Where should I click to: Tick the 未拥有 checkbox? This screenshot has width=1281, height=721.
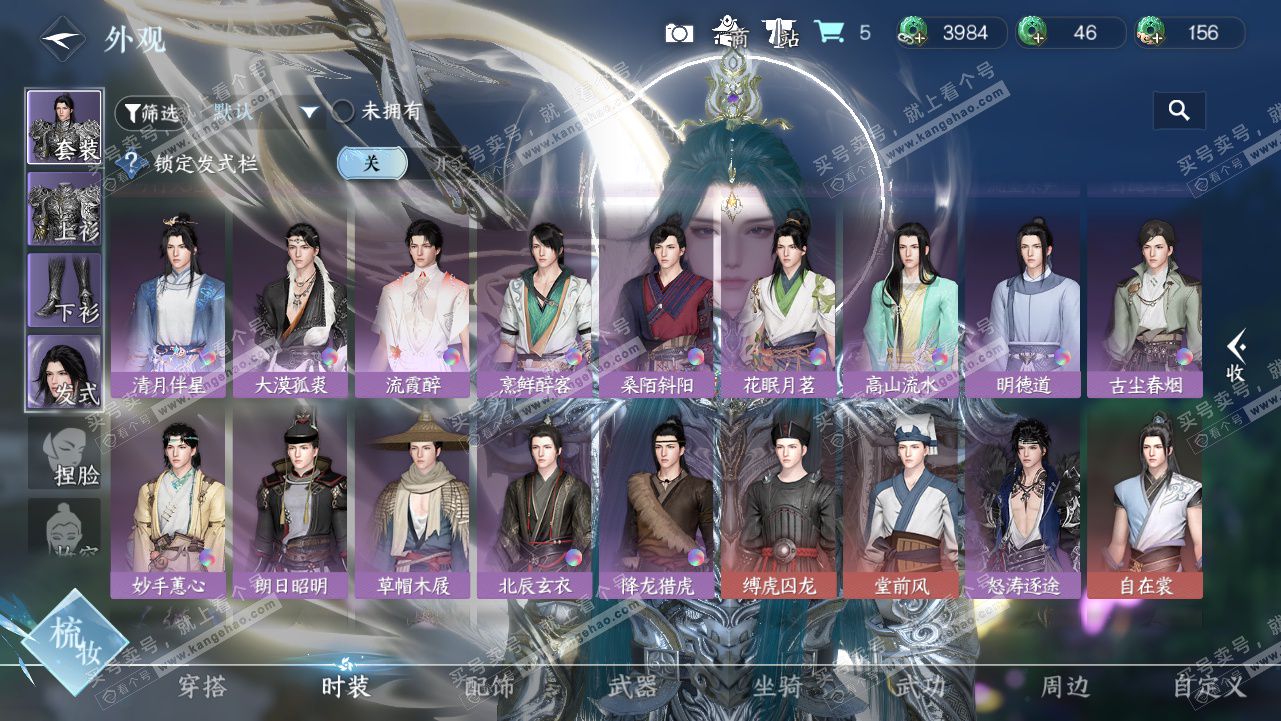344,112
